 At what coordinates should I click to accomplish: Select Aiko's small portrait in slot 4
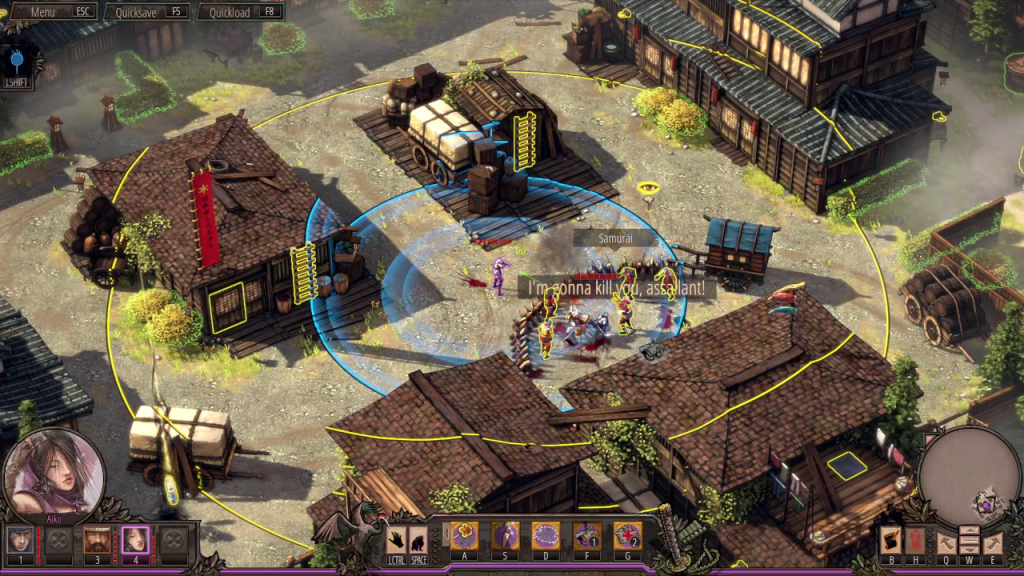pos(135,540)
